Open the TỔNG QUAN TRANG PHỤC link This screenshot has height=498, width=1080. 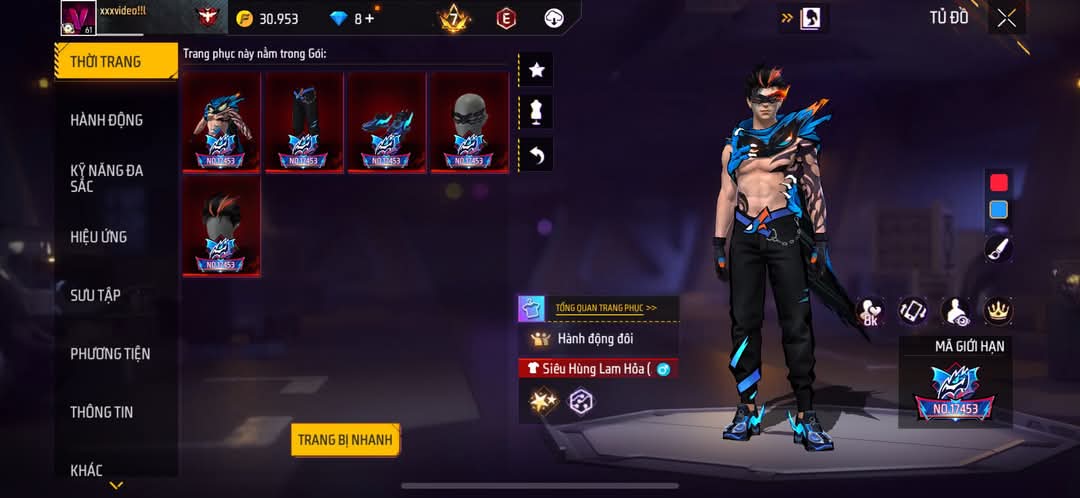606,308
